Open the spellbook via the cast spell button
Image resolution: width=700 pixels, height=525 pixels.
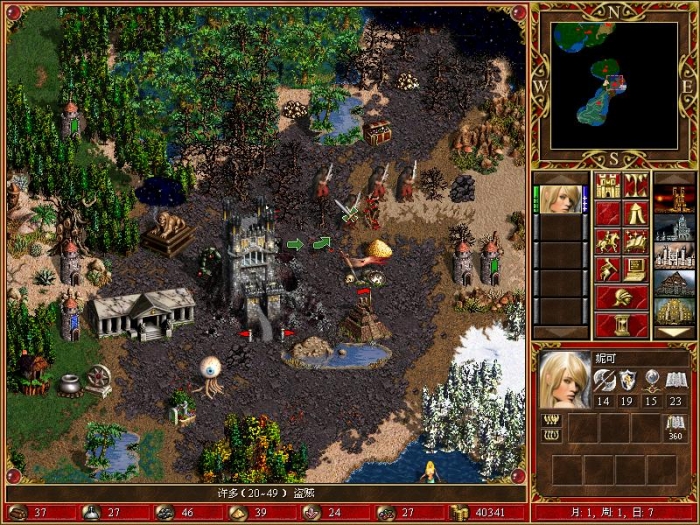(x=637, y=241)
